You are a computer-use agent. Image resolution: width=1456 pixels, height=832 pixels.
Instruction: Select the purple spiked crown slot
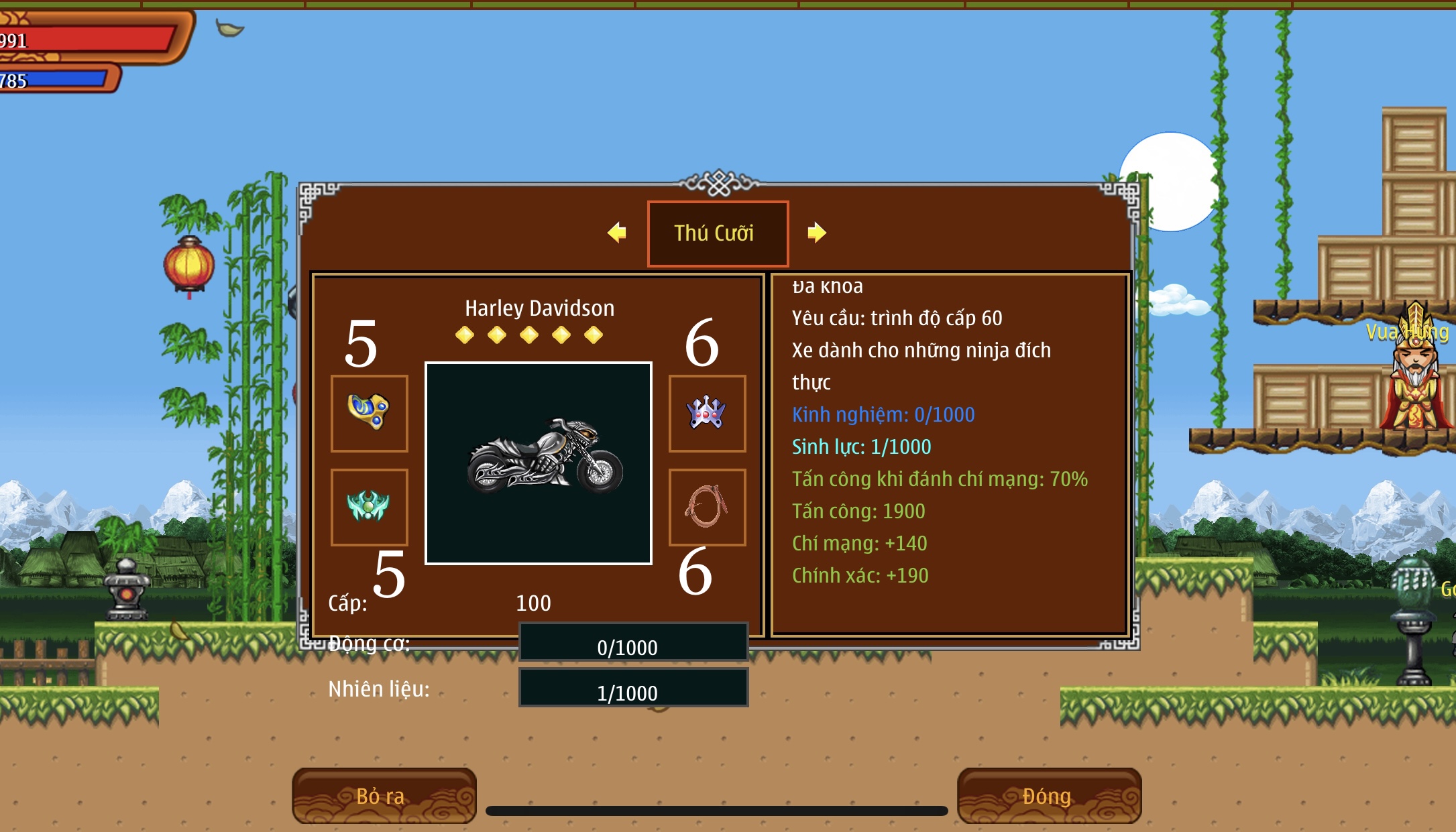(707, 413)
